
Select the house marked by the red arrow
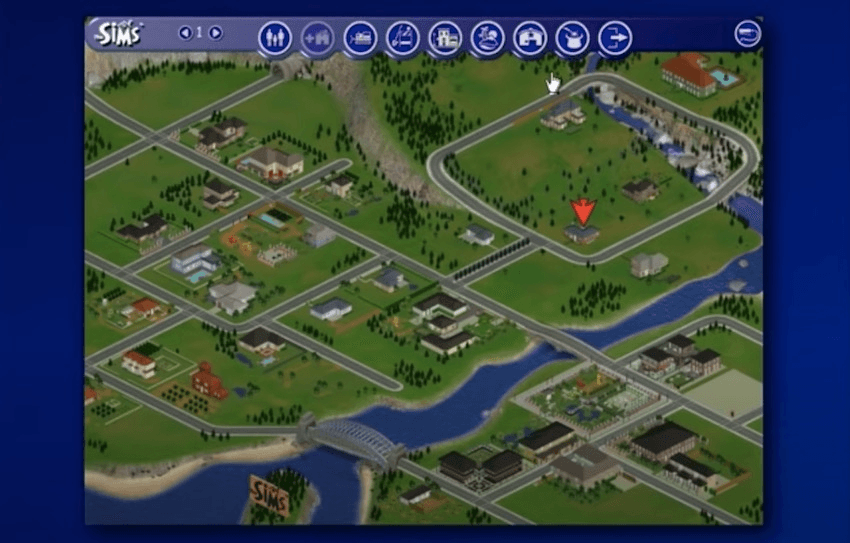point(581,234)
